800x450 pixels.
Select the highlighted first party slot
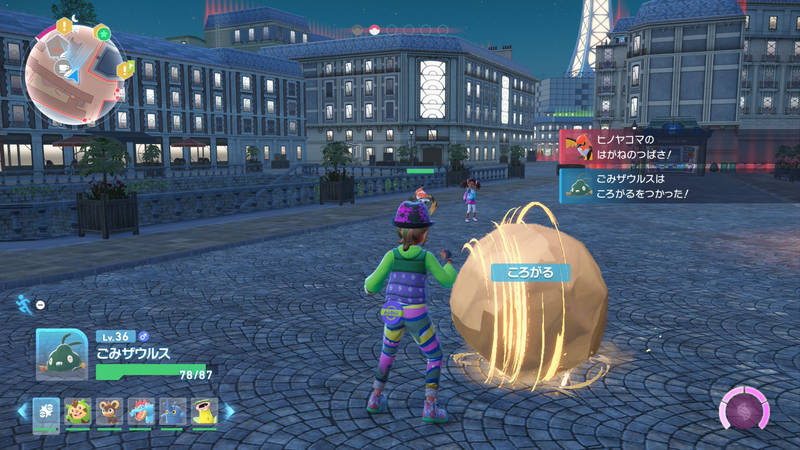[x=46, y=412]
